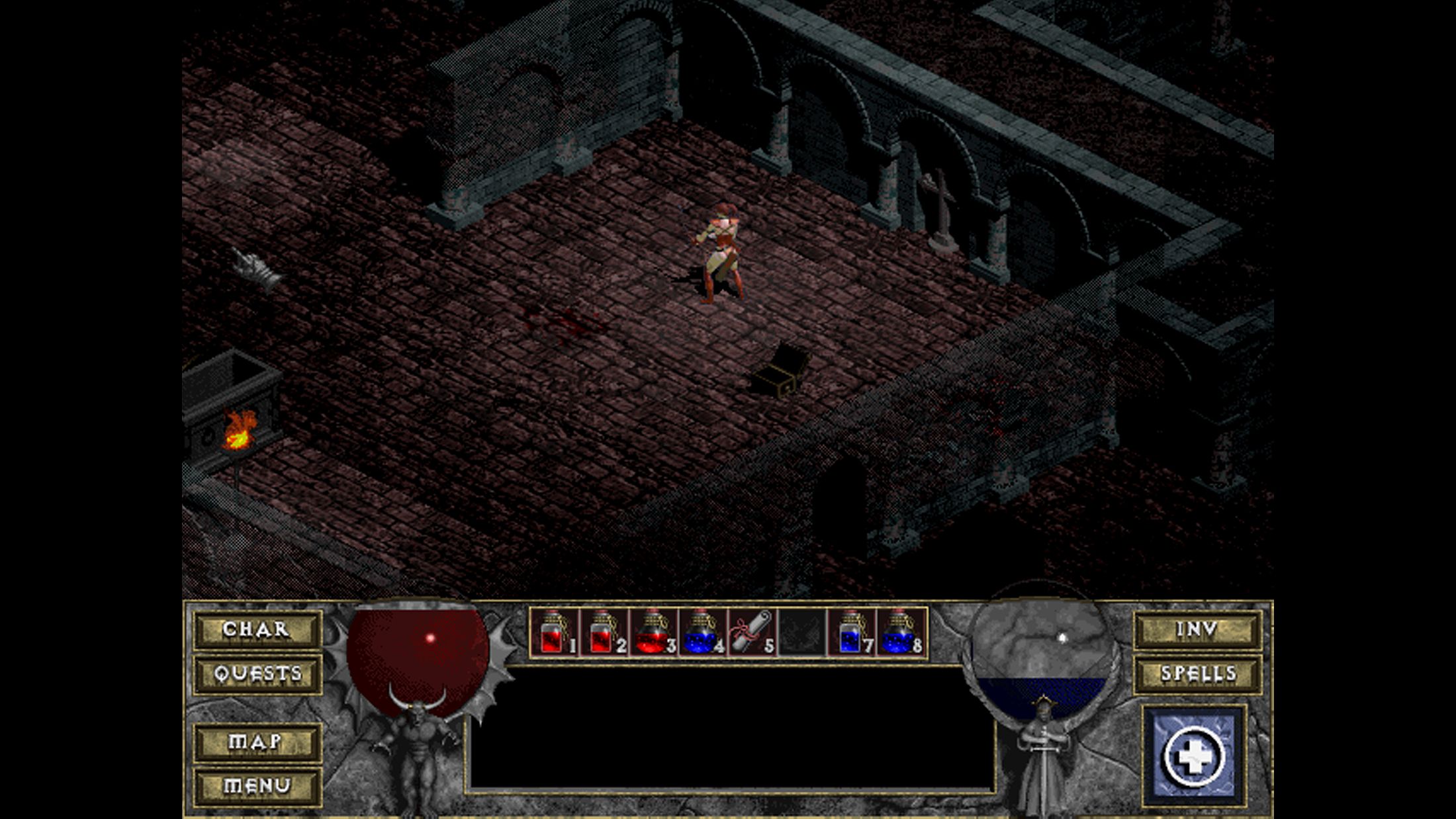Show the QUESTS log
This screenshot has height=819, width=1456.
(257, 674)
